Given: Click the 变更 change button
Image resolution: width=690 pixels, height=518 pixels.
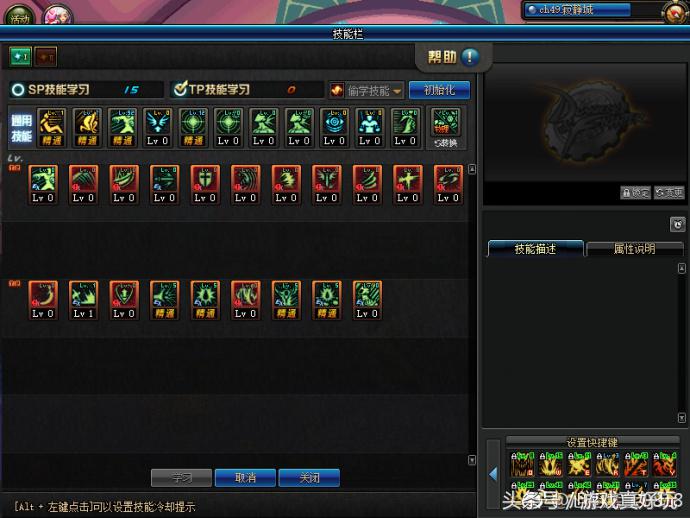Looking at the screenshot, I should [669, 193].
